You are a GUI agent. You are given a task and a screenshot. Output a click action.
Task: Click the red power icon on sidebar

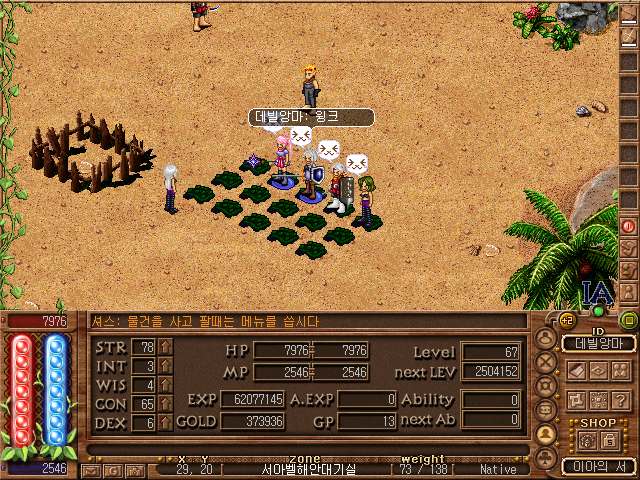pyautogui.click(x=629, y=227)
